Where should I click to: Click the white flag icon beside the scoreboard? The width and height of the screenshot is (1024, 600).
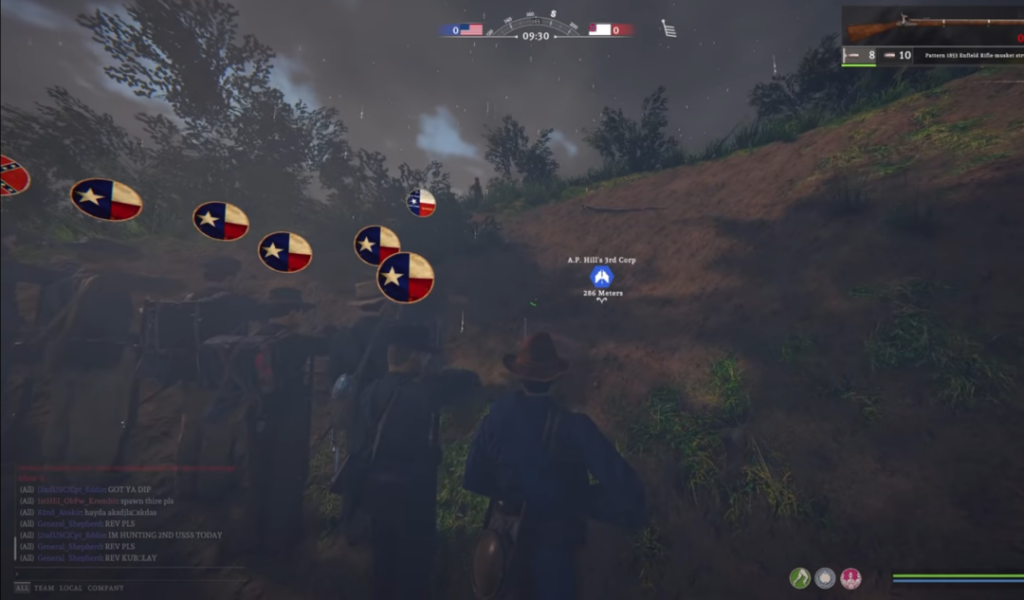[669, 29]
